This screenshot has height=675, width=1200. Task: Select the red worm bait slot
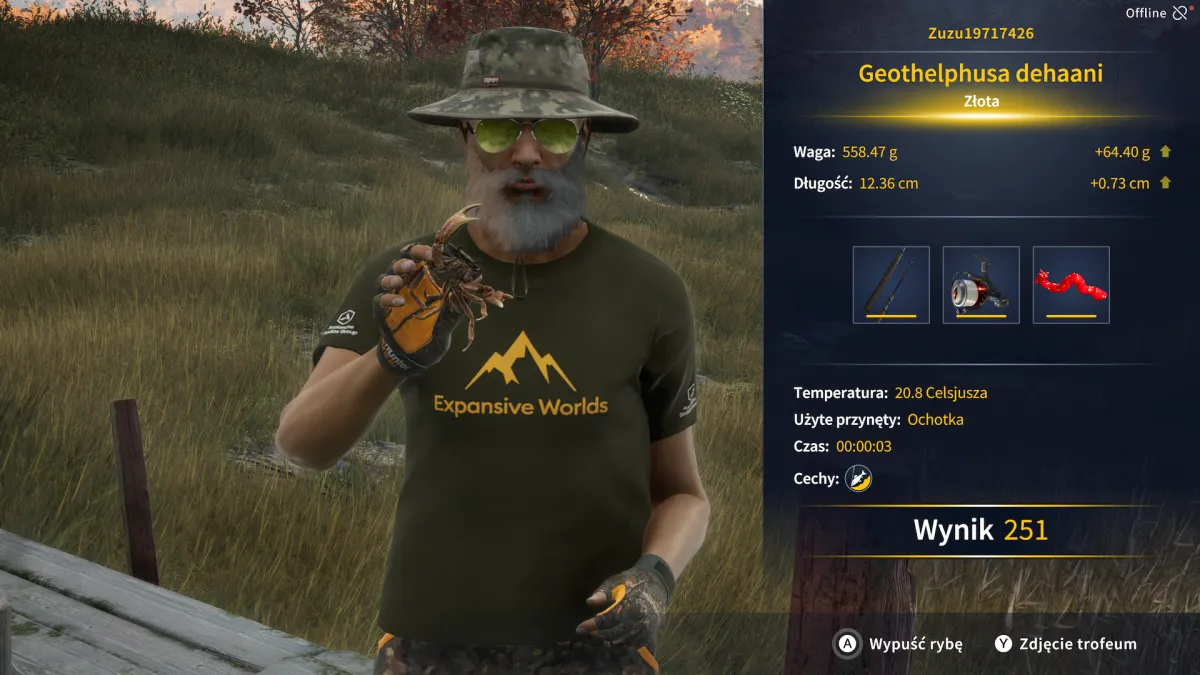click(1071, 285)
